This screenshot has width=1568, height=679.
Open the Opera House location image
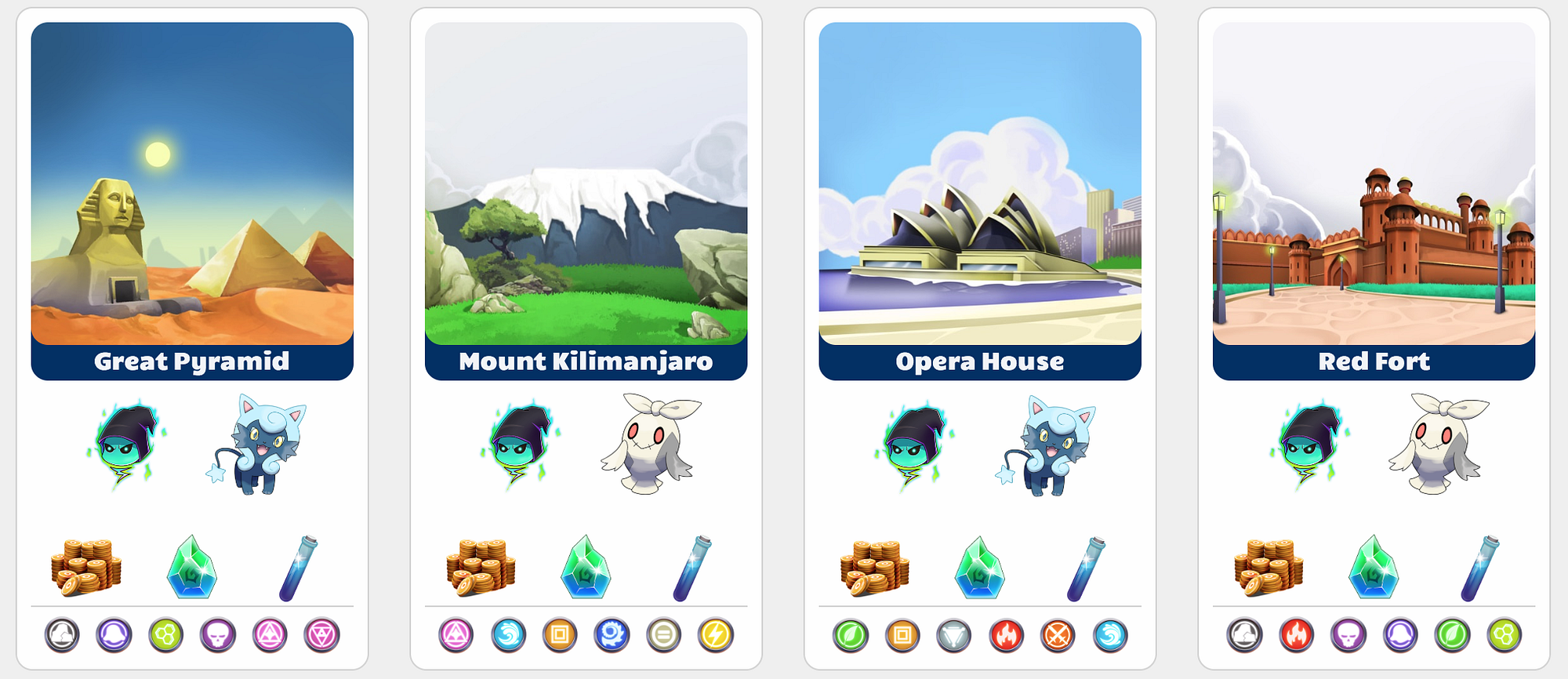coord(980,183)
